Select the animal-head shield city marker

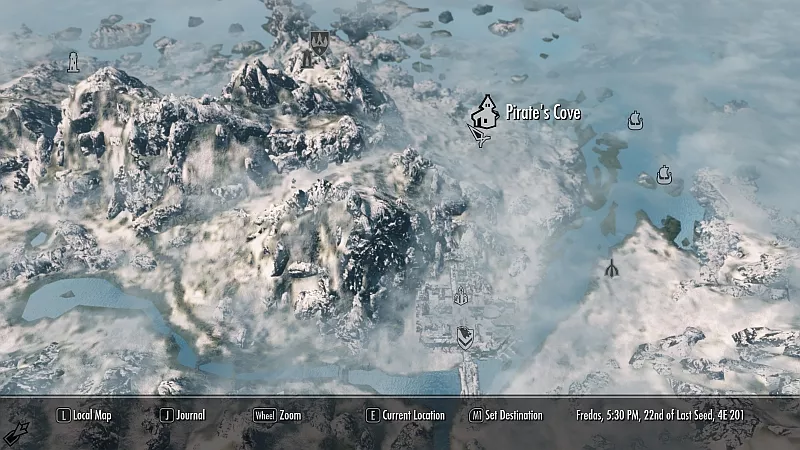point(465,336)
